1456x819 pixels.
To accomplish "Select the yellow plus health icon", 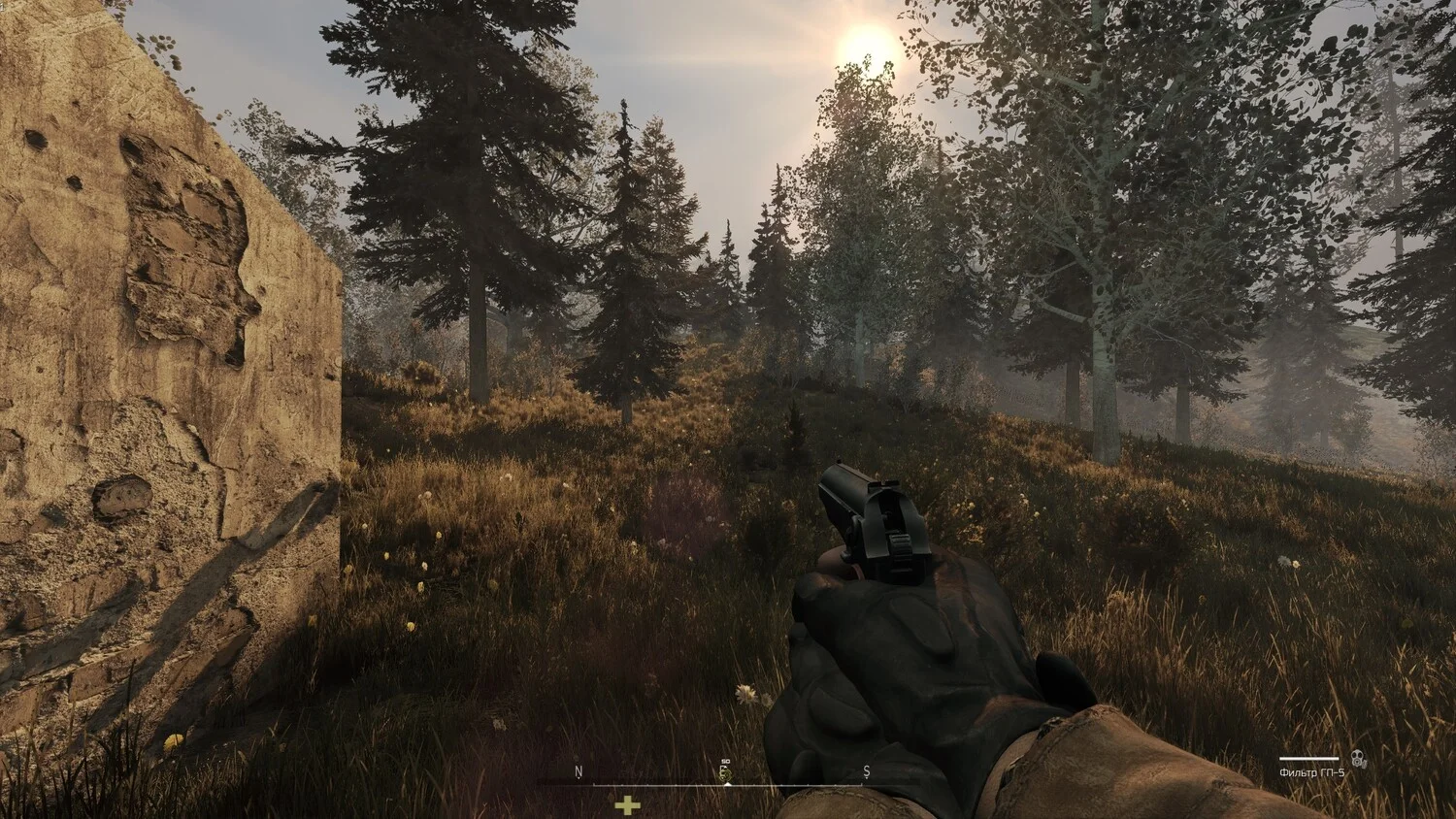I will pos(628,805).
